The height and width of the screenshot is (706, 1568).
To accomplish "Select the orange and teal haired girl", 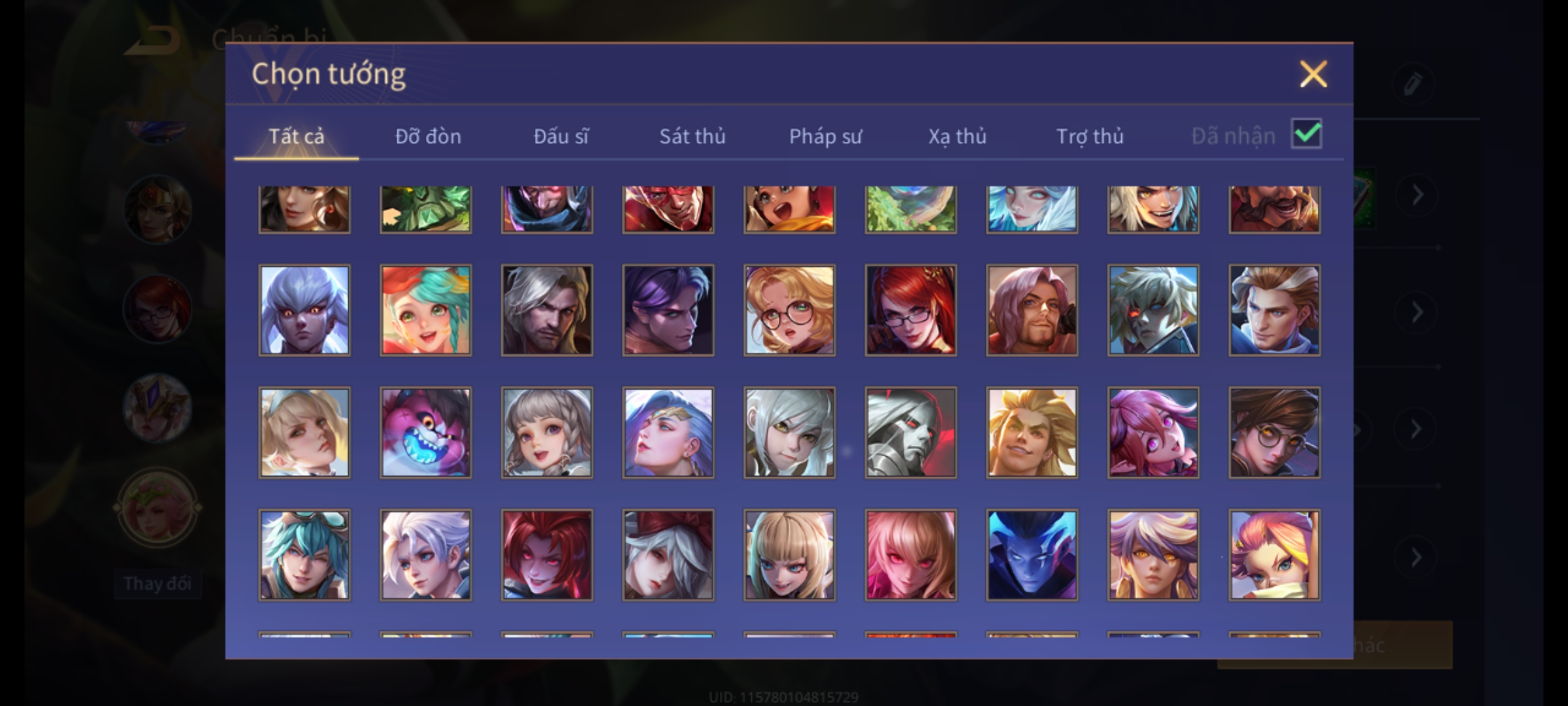I will pyautogui.click(x=425, y=310).
